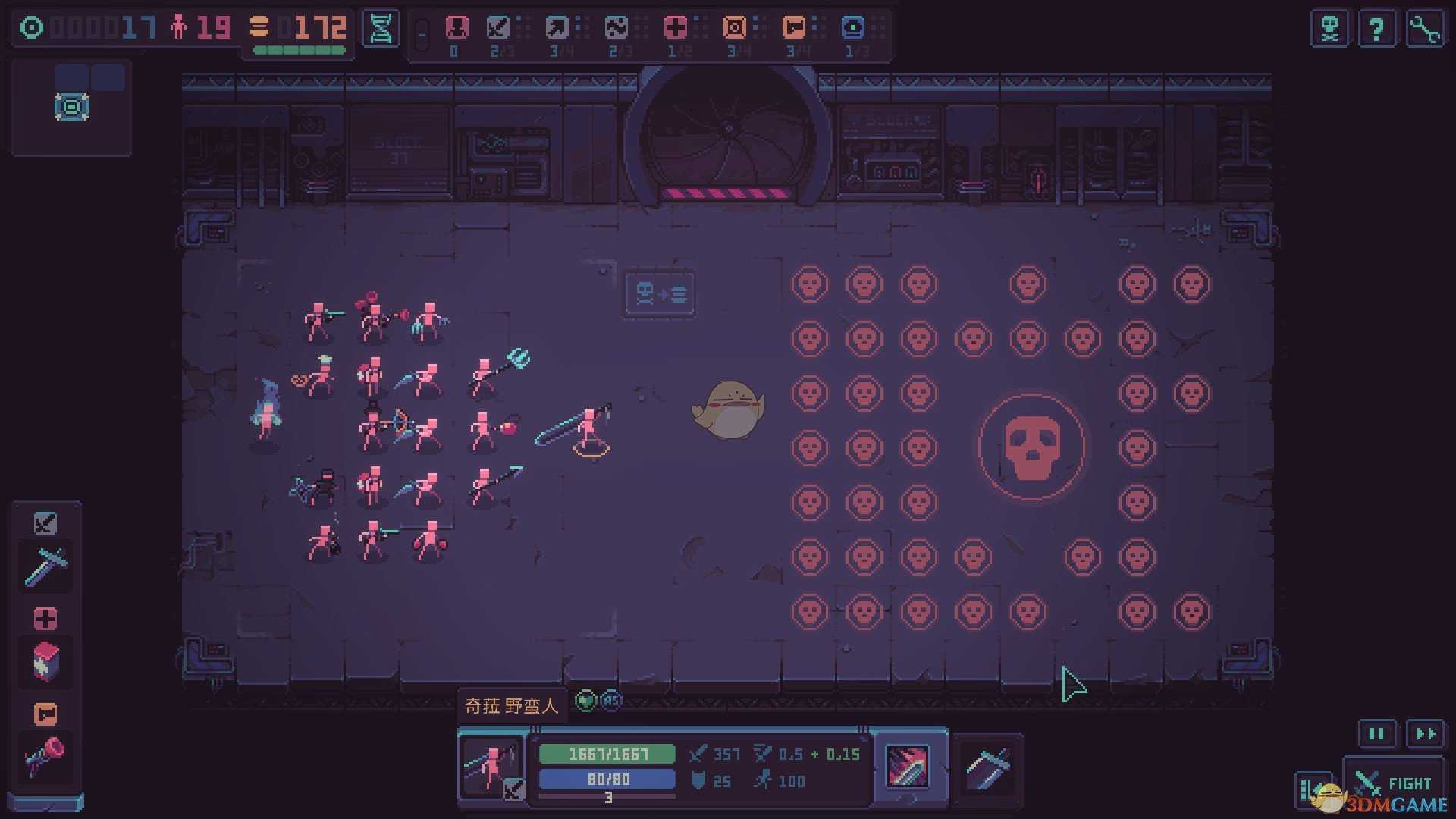Pick the red cube item slot

(45, 661)
